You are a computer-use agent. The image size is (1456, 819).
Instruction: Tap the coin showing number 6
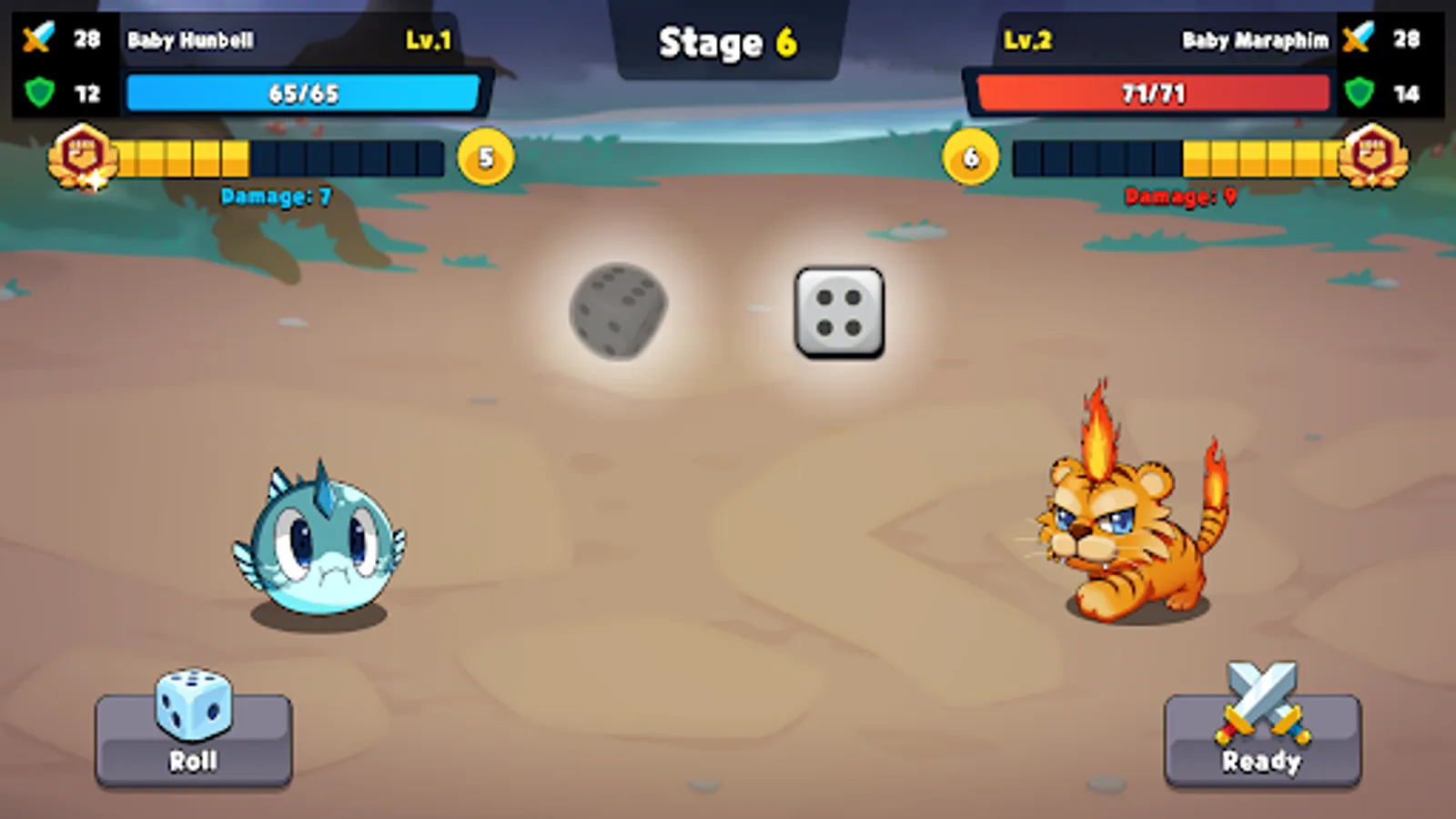coord(969,157)
